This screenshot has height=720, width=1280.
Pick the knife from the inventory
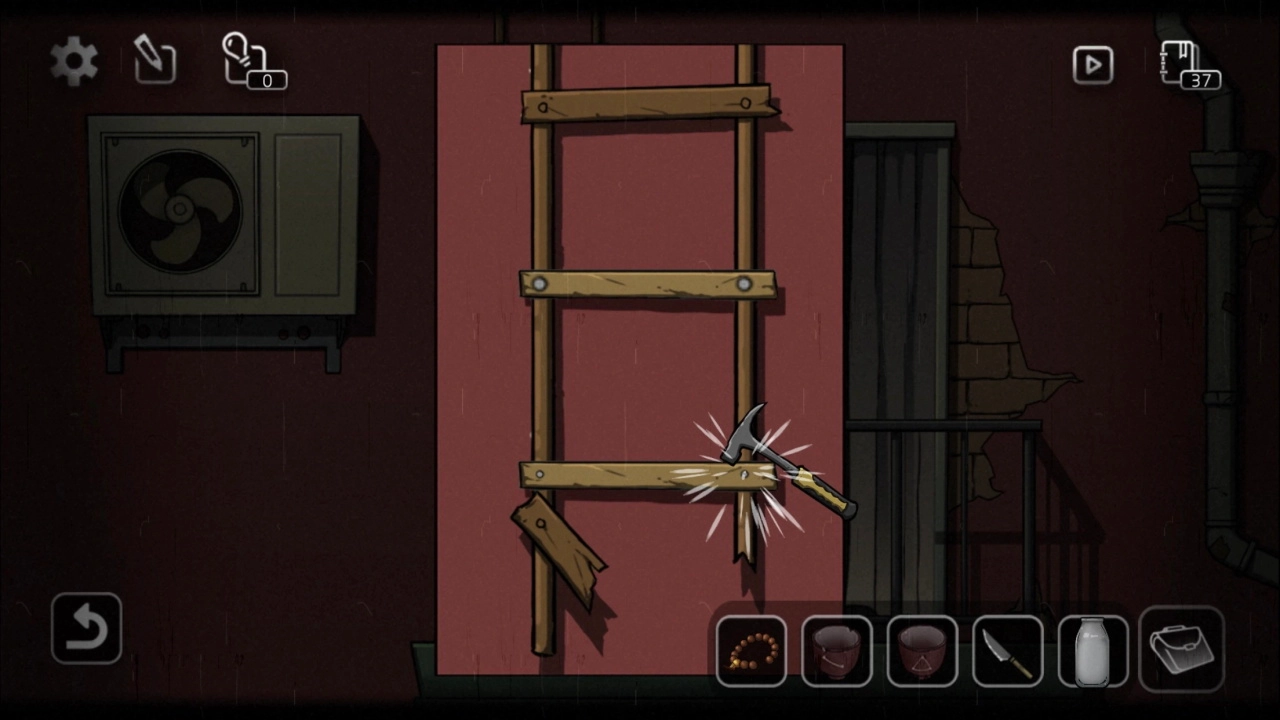(1007, 652)
